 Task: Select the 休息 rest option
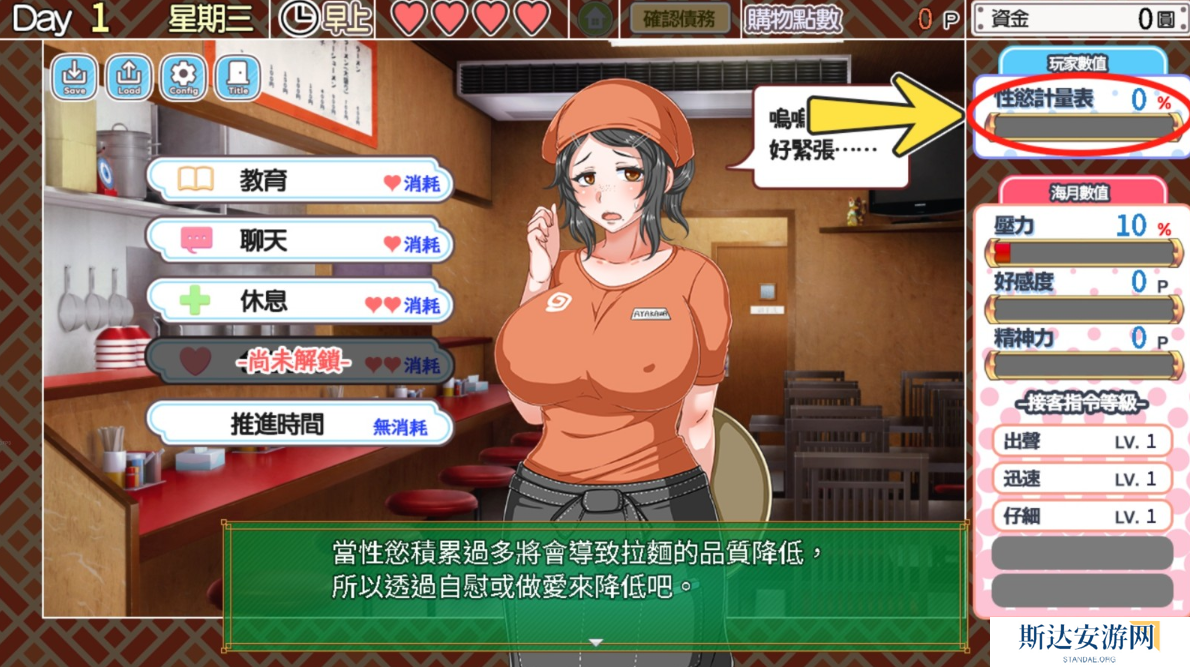pyautogui.click(x=298, y=303)
